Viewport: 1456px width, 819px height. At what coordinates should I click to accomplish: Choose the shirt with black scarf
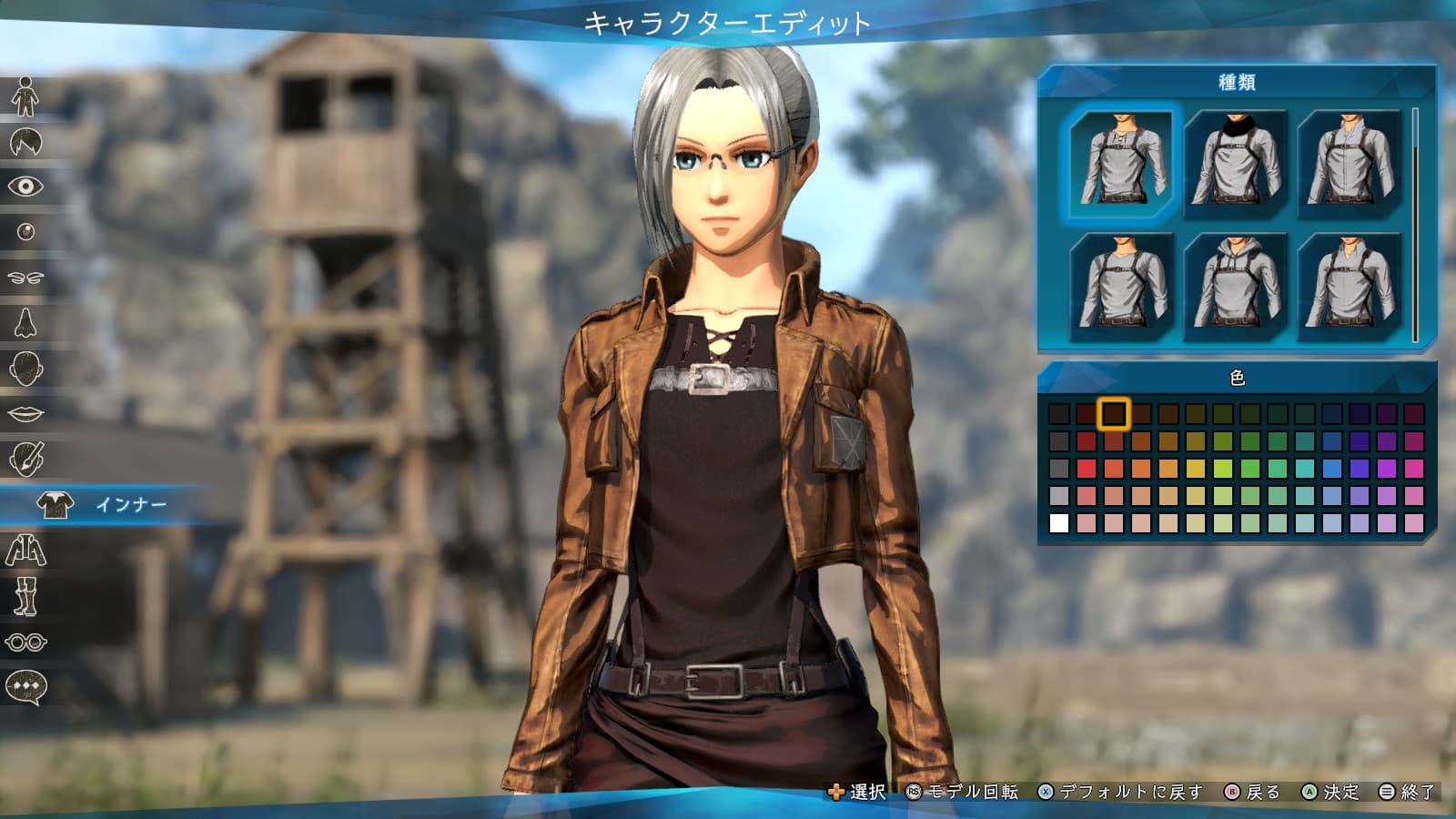(1236, 163)
